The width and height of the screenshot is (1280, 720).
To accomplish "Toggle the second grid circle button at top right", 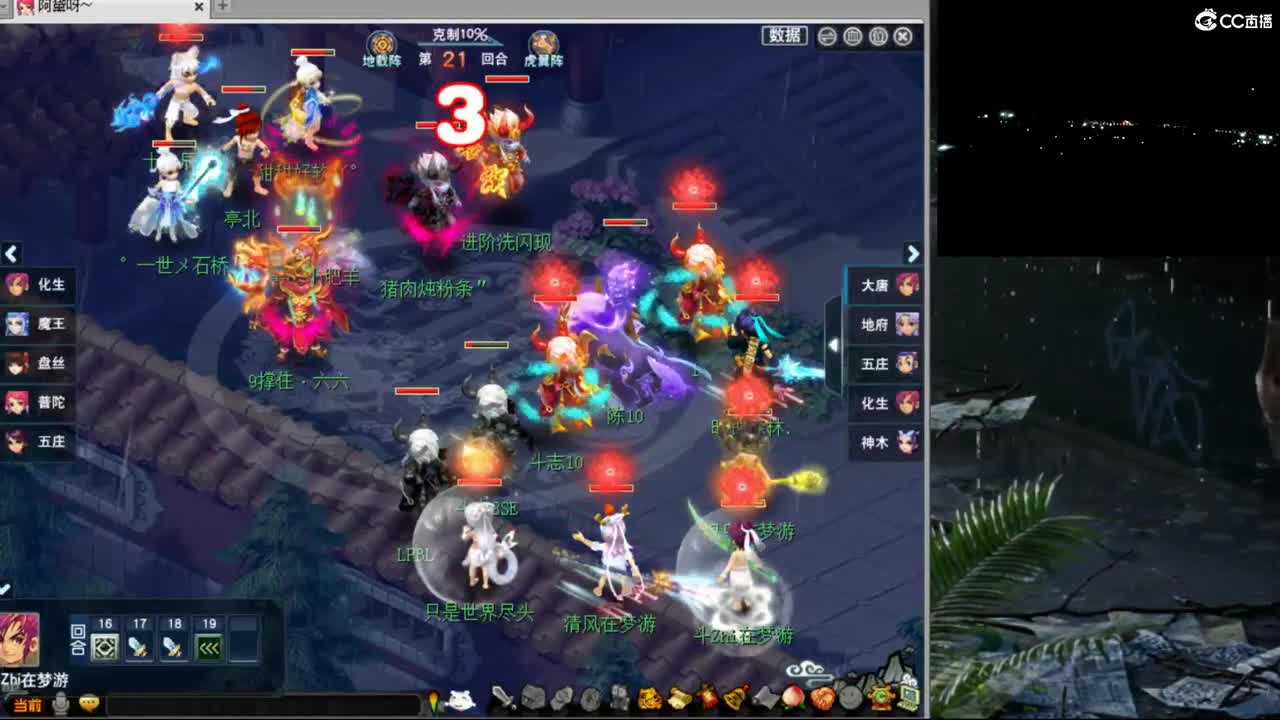I will [877, 36].
